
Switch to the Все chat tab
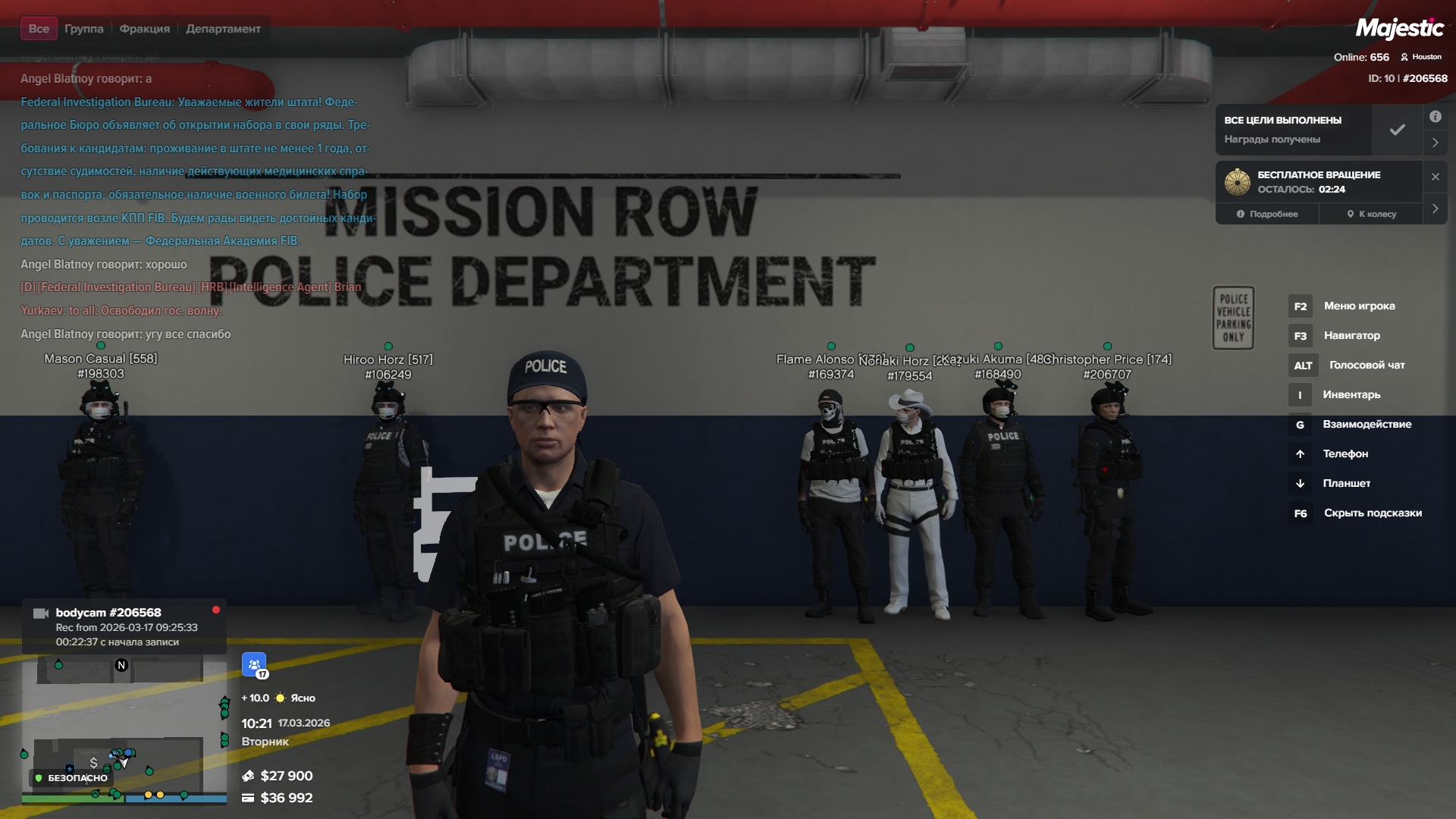pos(39,29)
